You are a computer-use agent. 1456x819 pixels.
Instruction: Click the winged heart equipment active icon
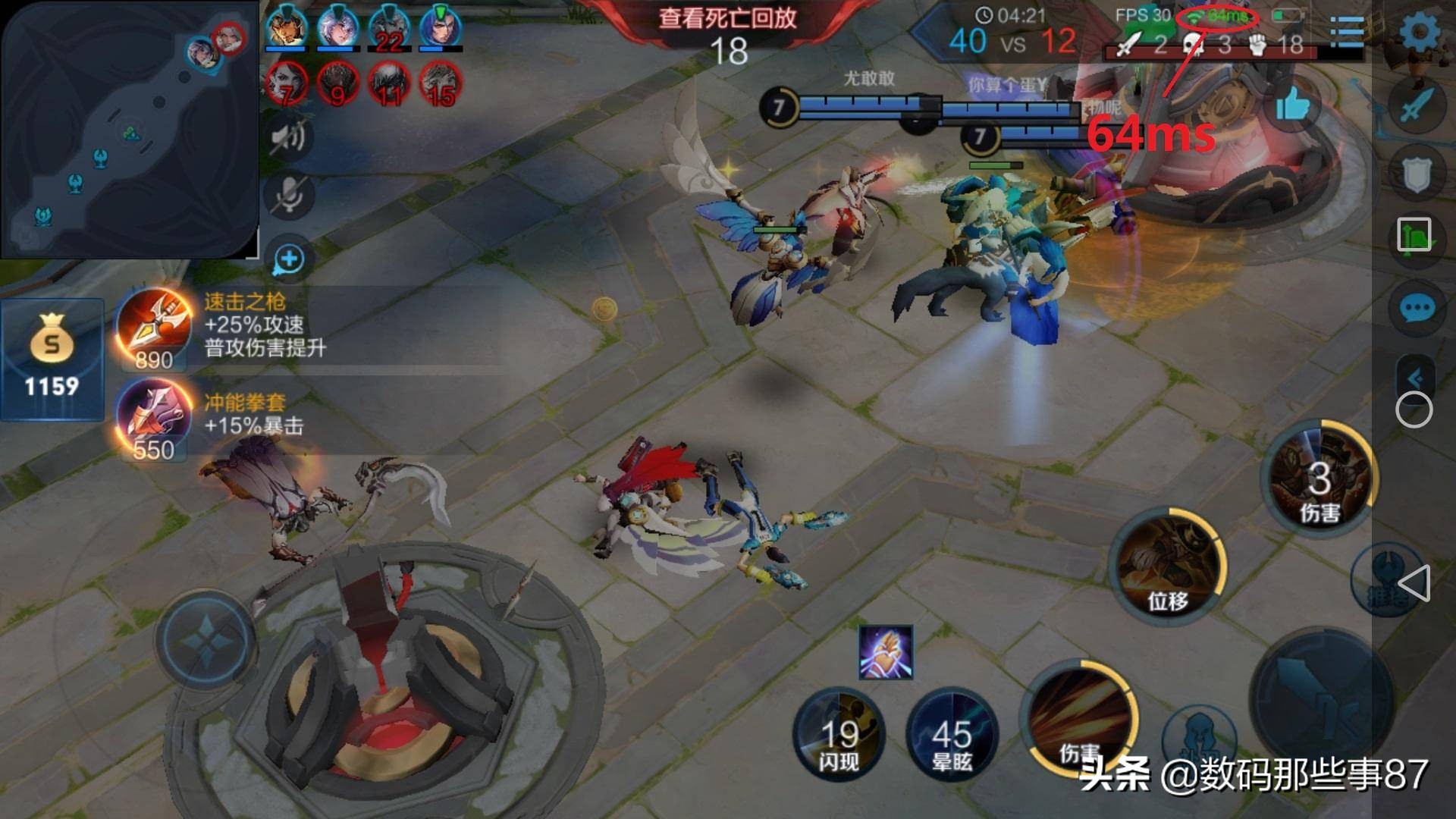click(886, 652)
